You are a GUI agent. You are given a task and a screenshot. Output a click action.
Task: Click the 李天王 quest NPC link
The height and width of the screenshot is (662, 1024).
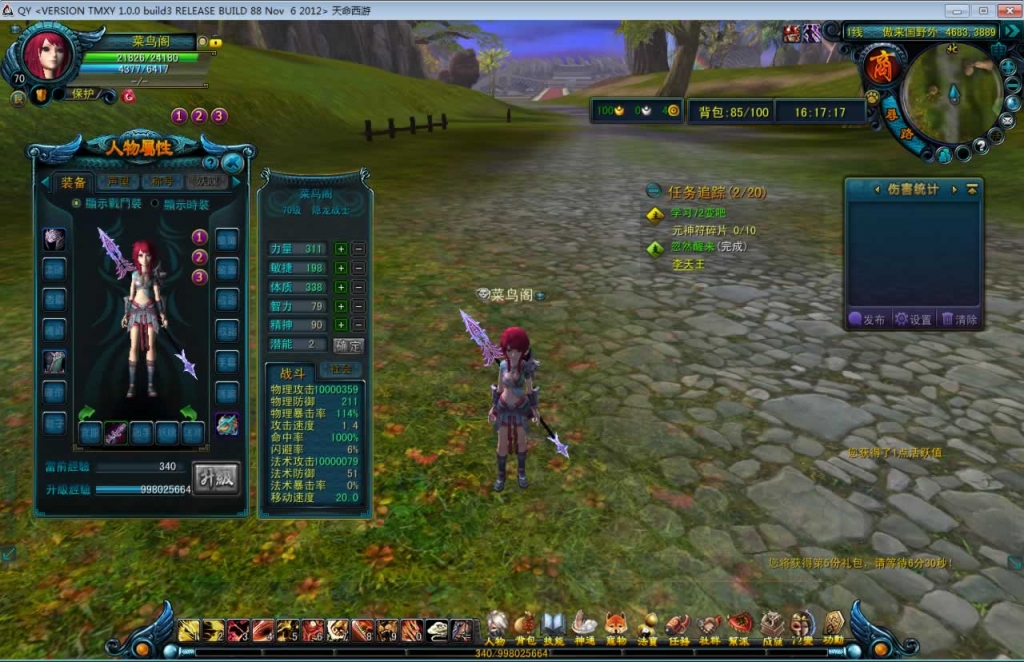point(688,264)
